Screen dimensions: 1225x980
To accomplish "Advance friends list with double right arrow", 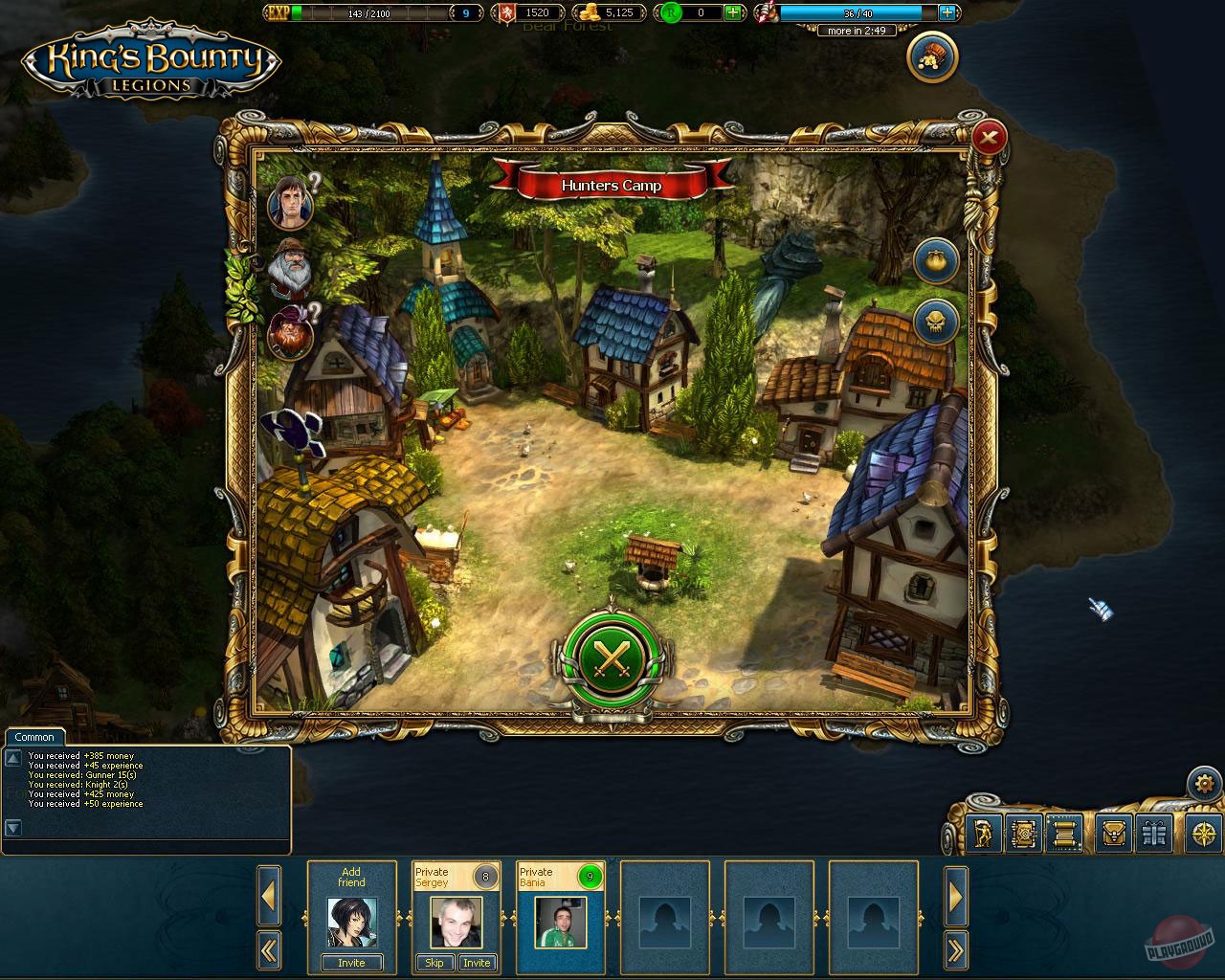I will [956, 948].
